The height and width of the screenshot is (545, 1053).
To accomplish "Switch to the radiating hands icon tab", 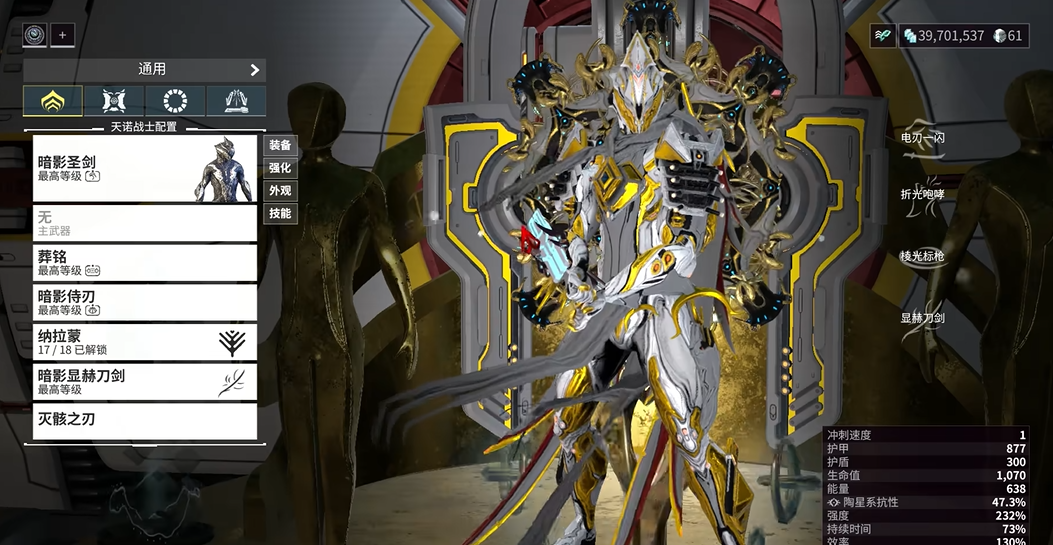I will tap(236, 101).
